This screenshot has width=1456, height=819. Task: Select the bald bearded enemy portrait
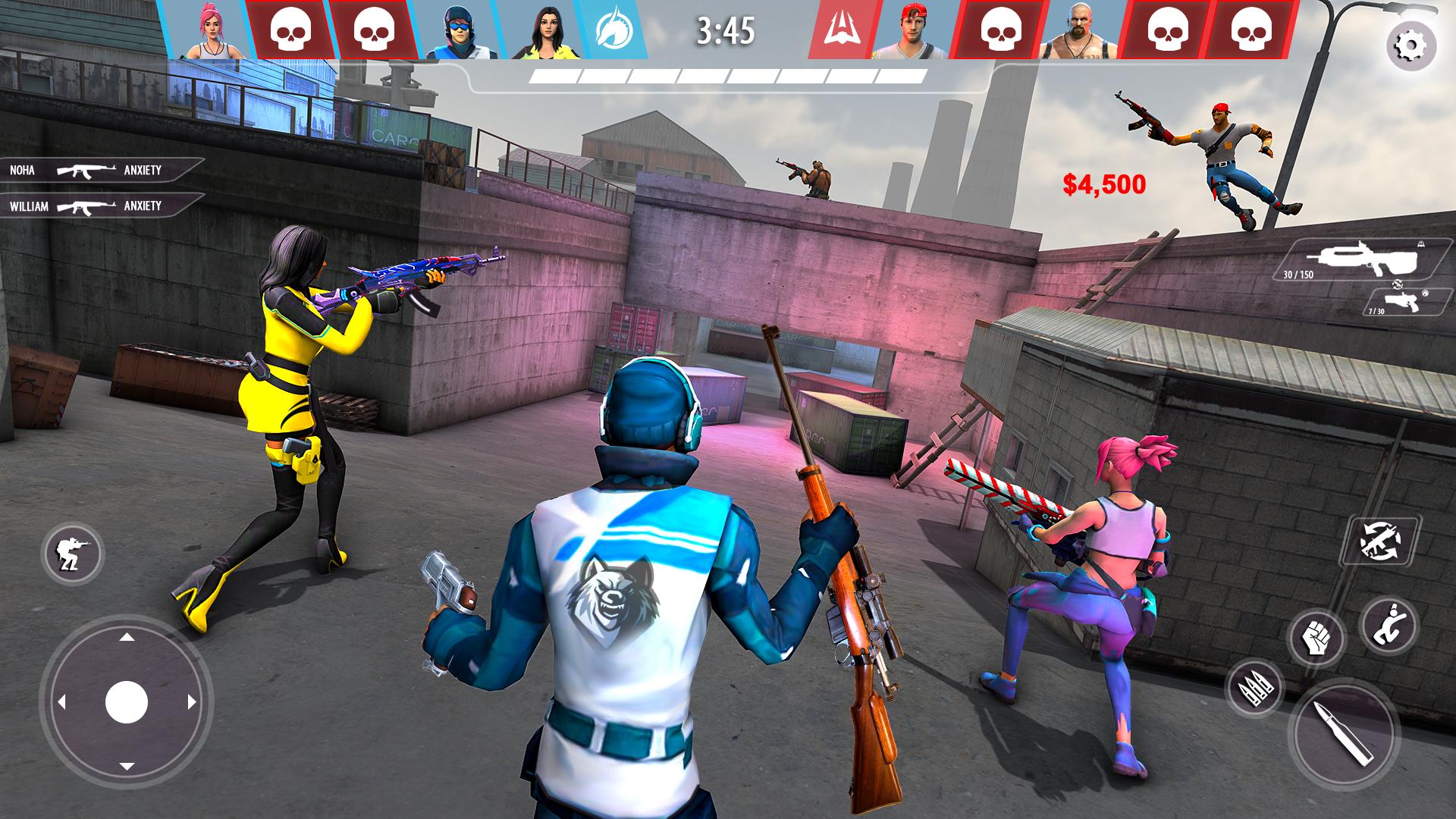pos(1078,30)
